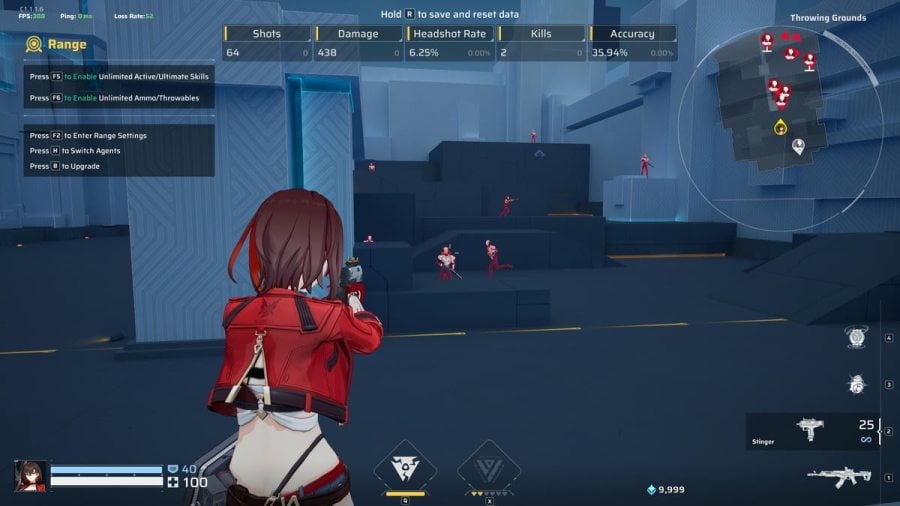Click the Accuracy stat box
This screenshot has width=900, height=506.
(632, 43)
